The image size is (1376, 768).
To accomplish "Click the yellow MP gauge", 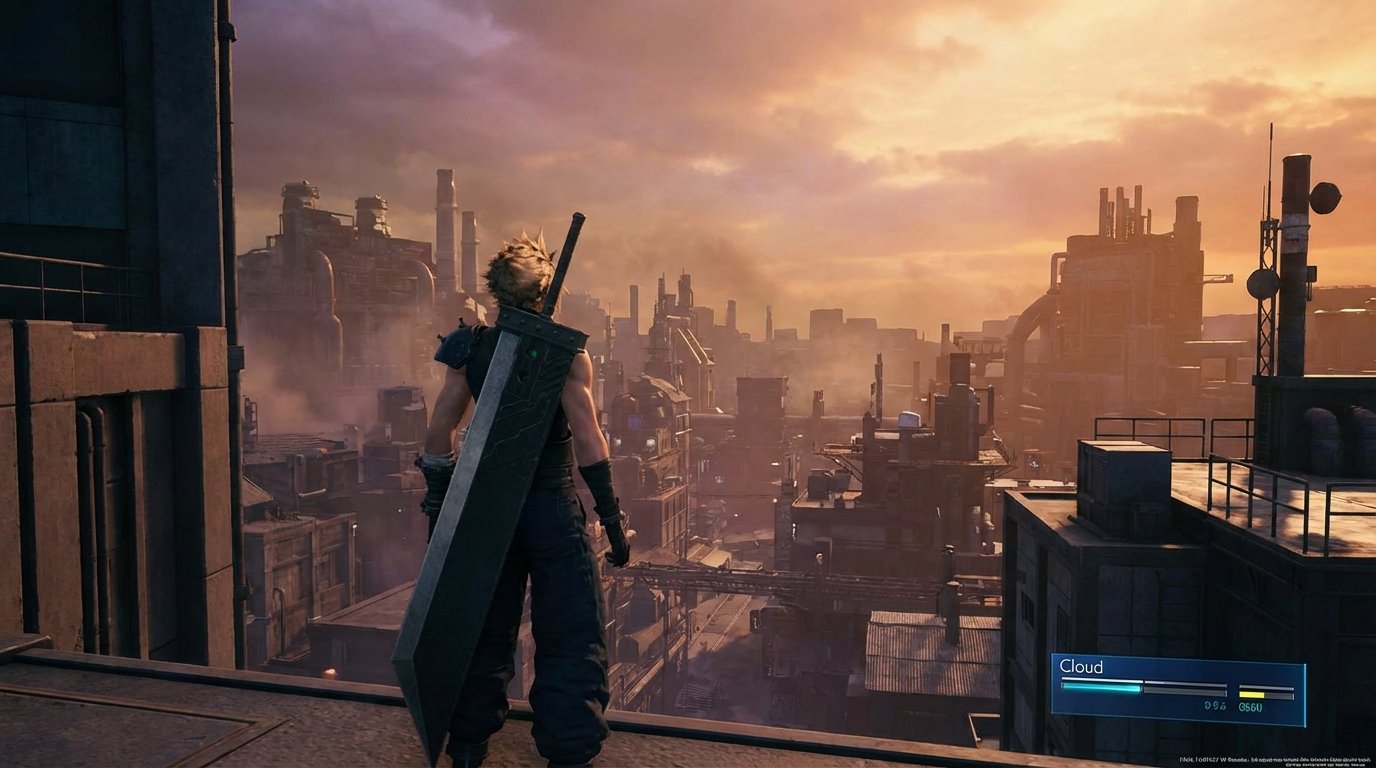I will (x=1252, y=694).
